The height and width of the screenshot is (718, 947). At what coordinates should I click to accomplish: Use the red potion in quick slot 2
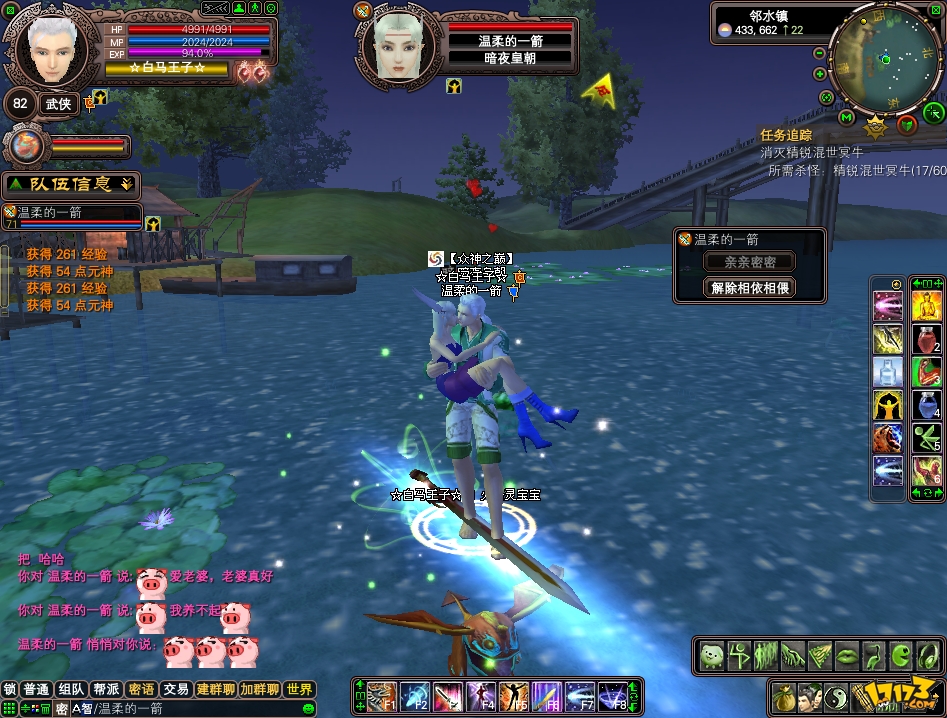click(925, 340)
